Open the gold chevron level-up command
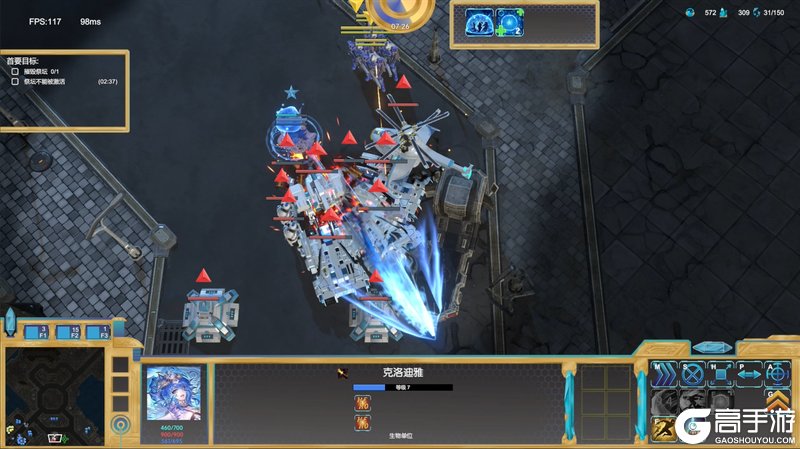 tap(777, 402)
